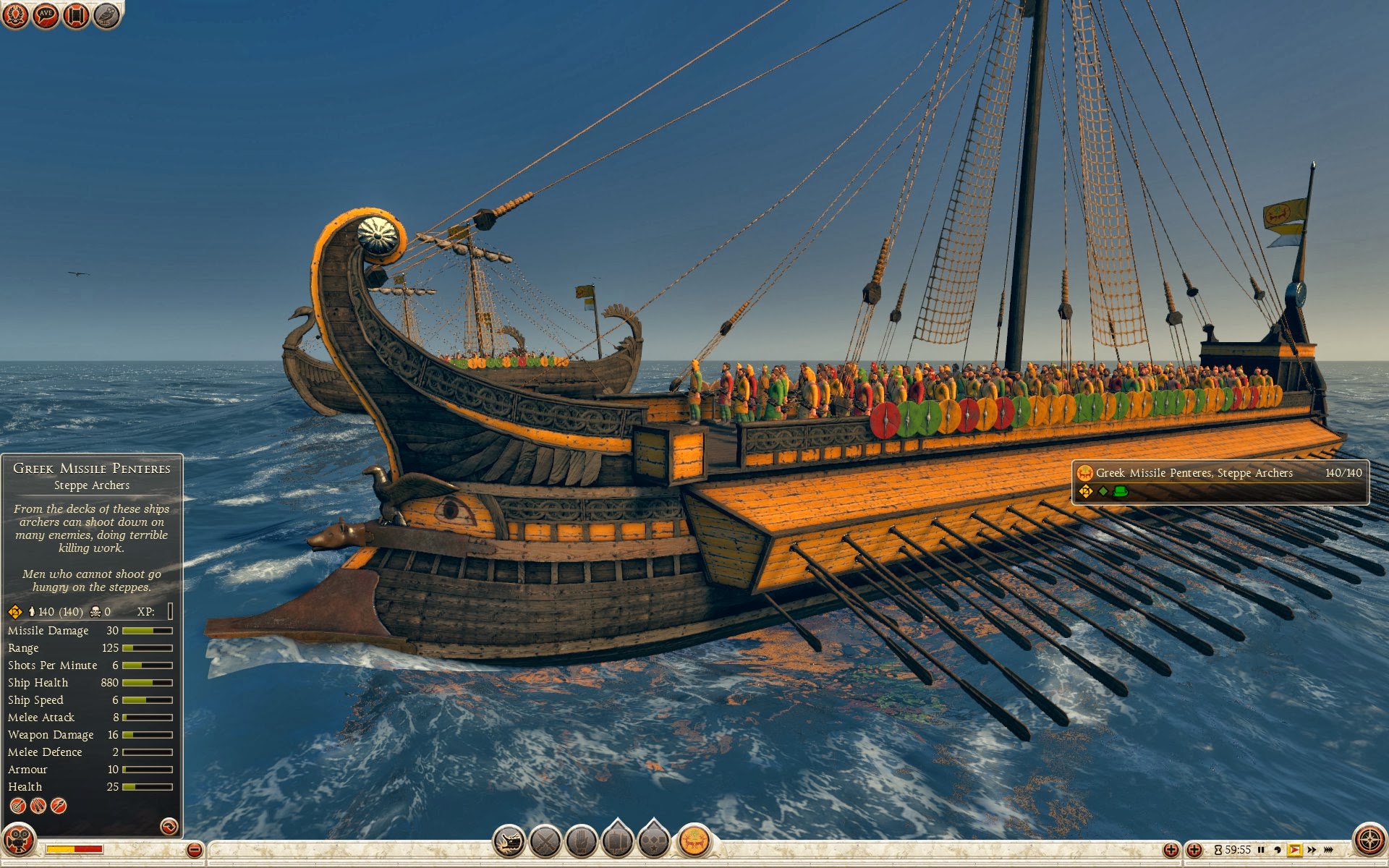The width and height of the screenshot is (1389, 868).
Task: Click the round arrow button on unit info panel
Action: pyautogui.click(x=169, y=826)
